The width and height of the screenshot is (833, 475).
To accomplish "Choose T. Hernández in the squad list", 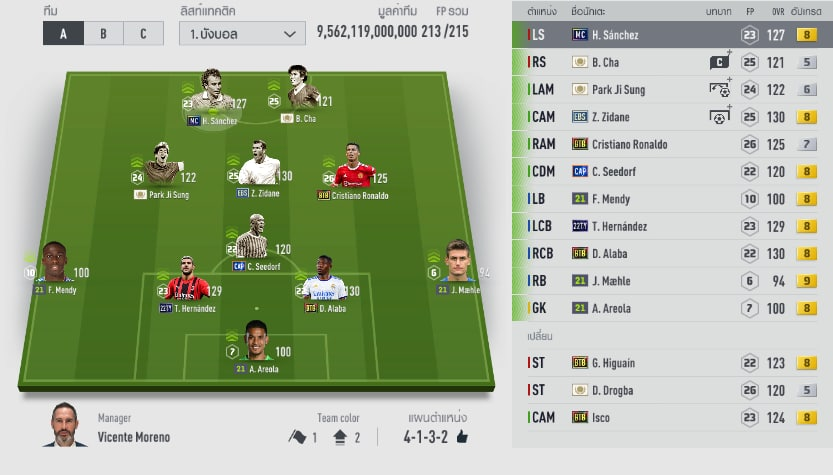I will (x=672, y=226).
